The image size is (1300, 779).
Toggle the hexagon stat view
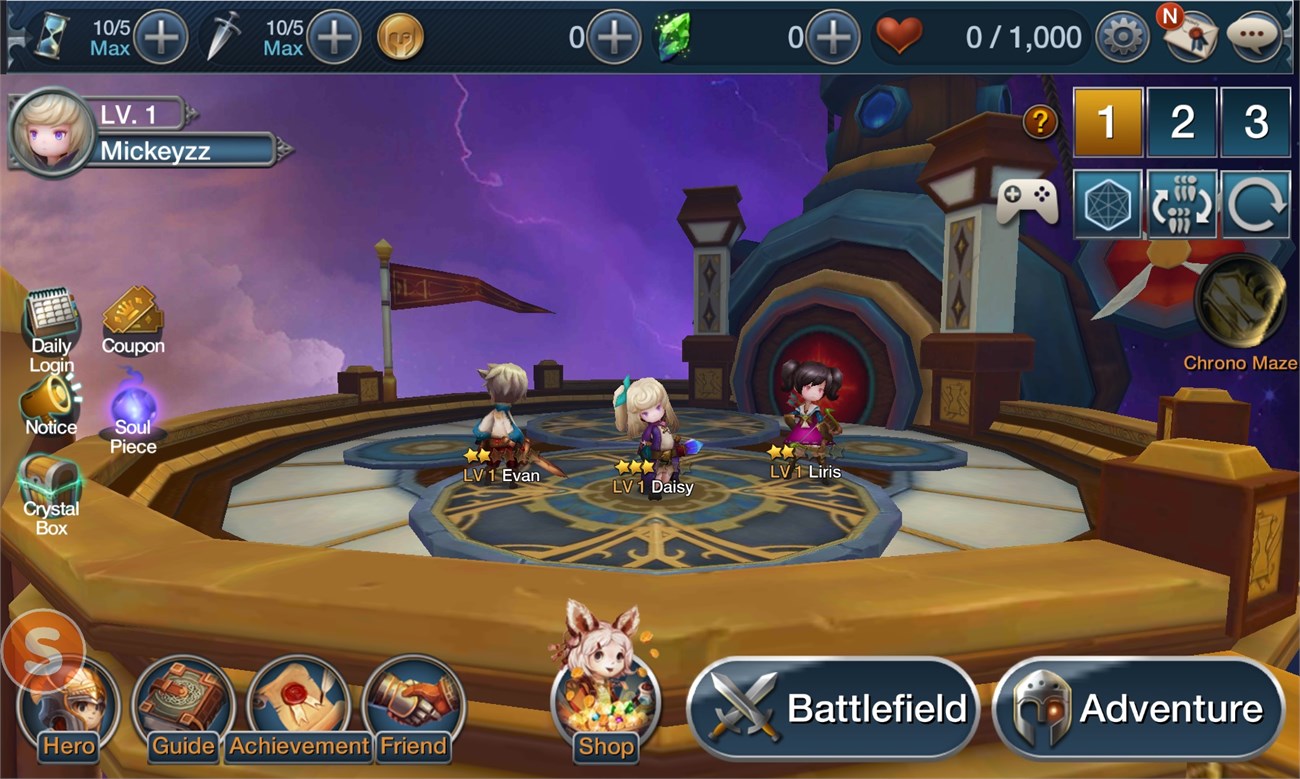1108,200
